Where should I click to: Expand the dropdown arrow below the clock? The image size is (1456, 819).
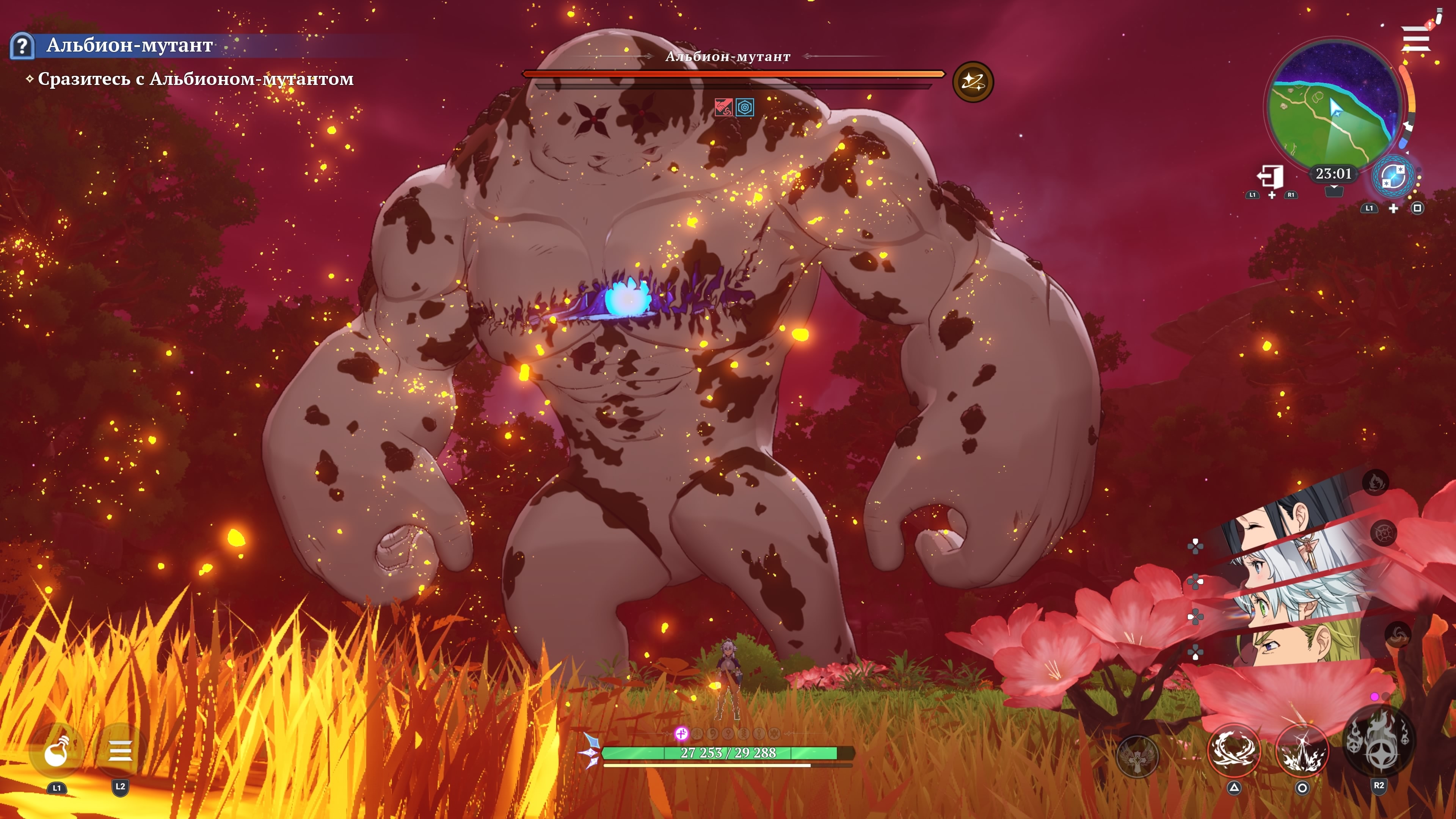click(x=1334, y=190)
